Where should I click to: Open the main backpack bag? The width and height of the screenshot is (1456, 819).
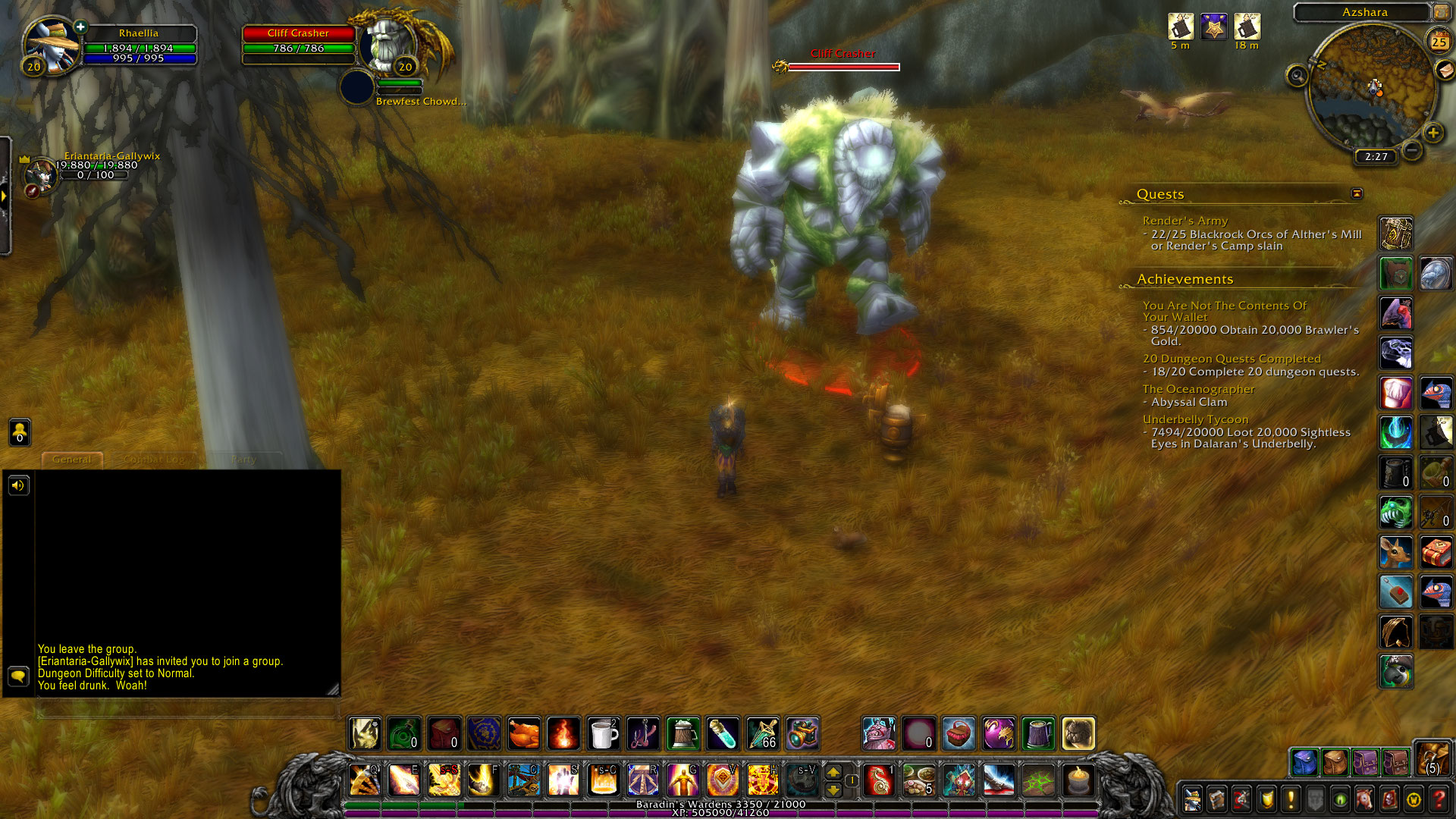tap(1432, 759)
